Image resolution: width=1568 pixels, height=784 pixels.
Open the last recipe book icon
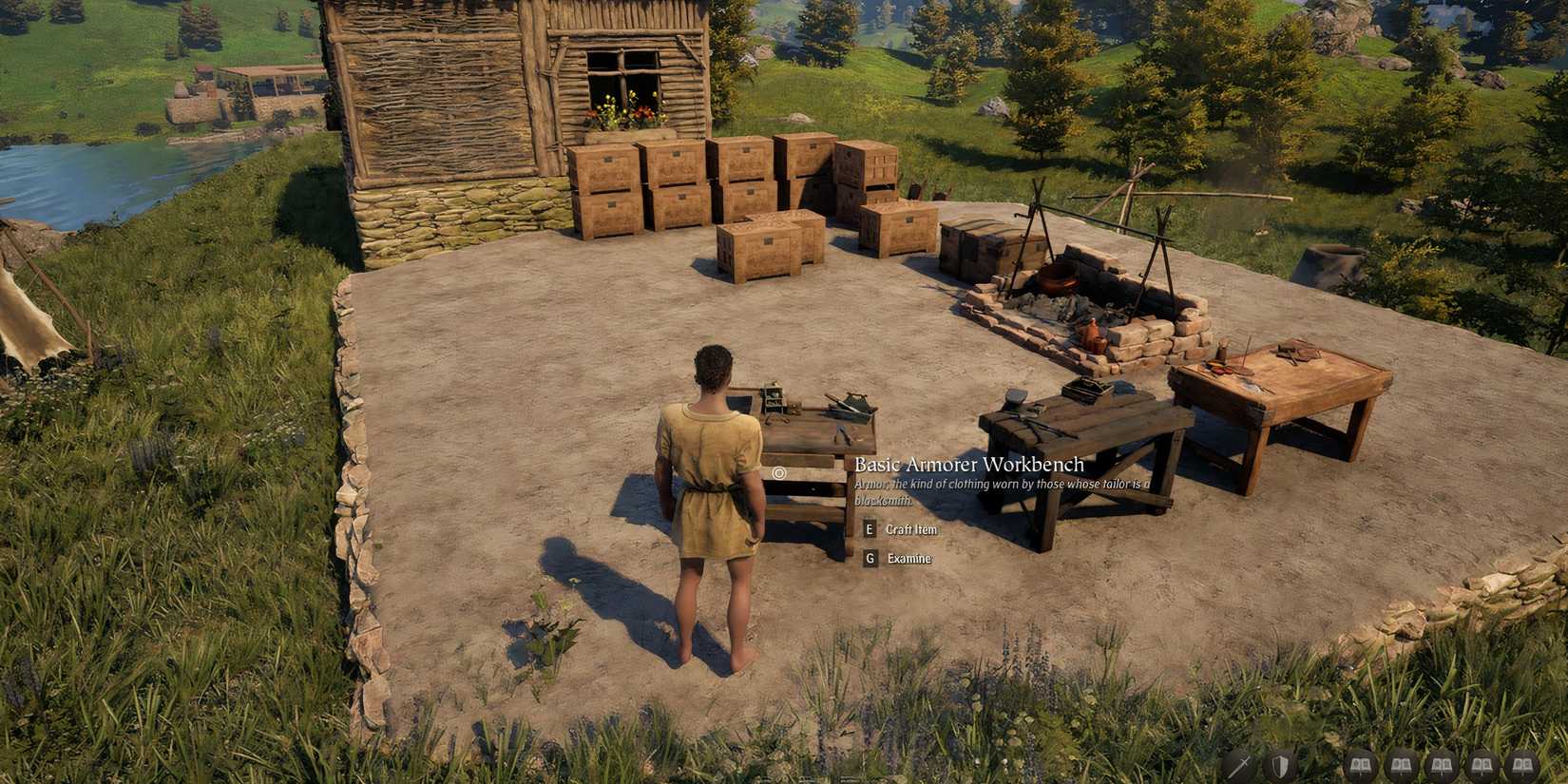pos(1523,764)
